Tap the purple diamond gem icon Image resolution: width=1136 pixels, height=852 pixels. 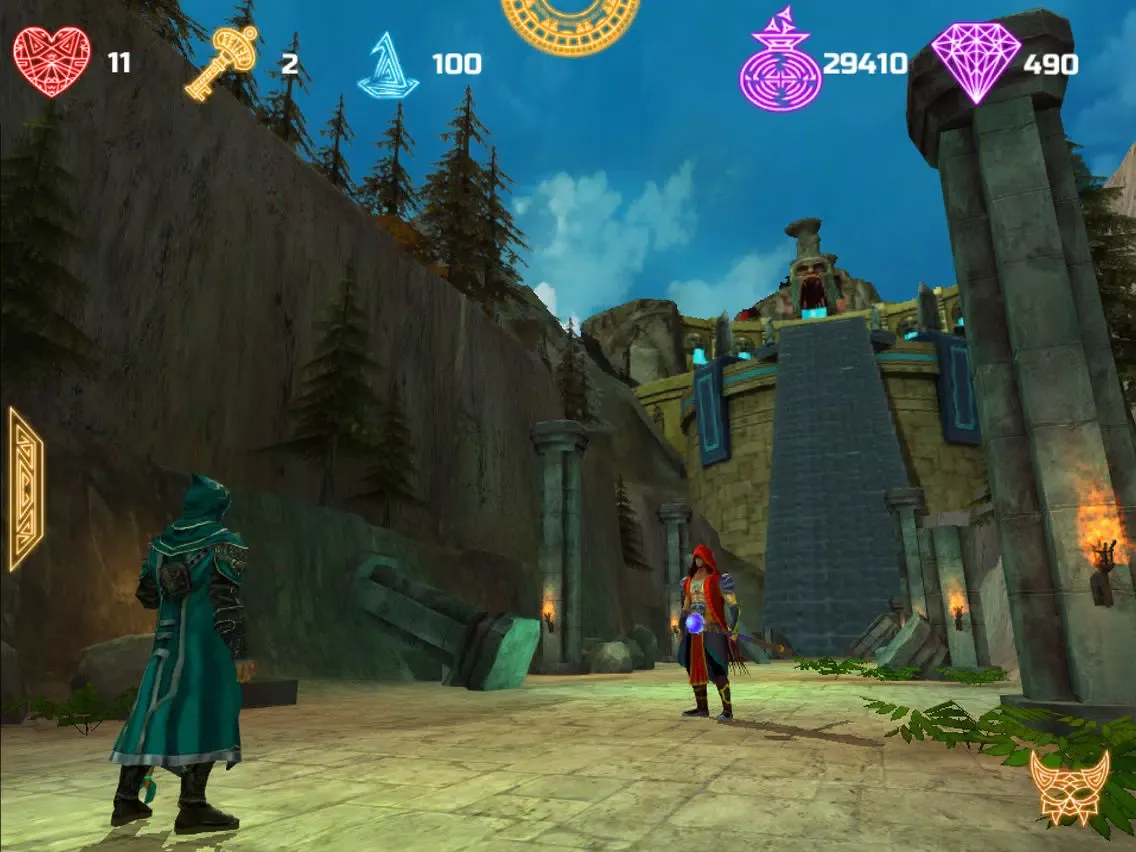(975, 62)
